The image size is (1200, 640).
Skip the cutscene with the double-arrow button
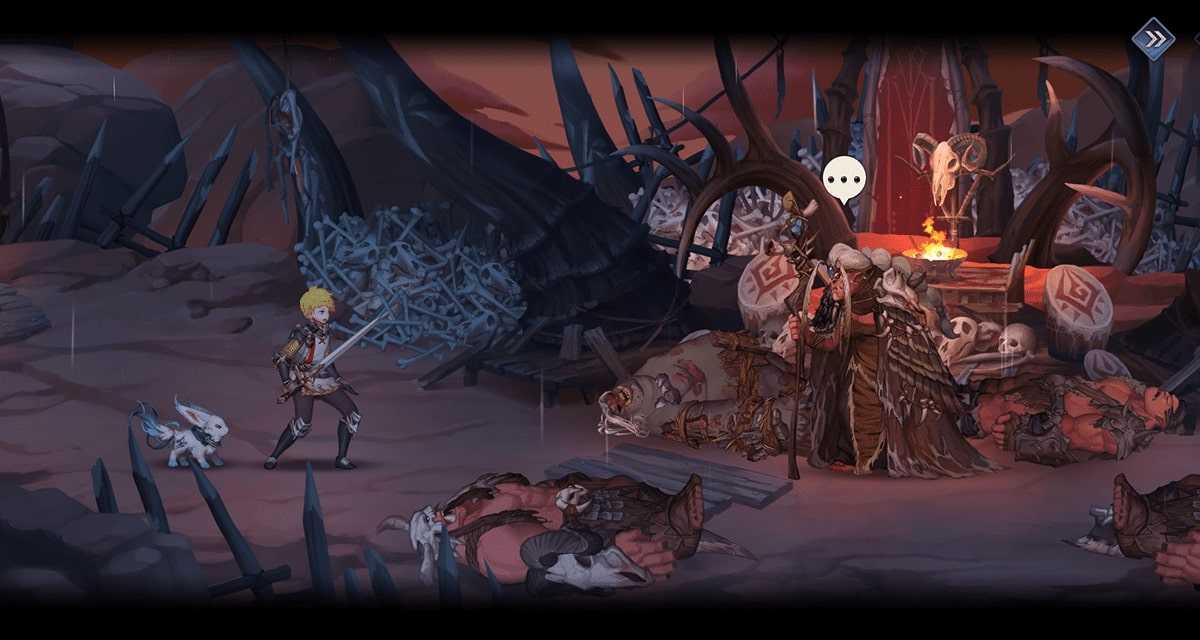tap(1152, 39)
